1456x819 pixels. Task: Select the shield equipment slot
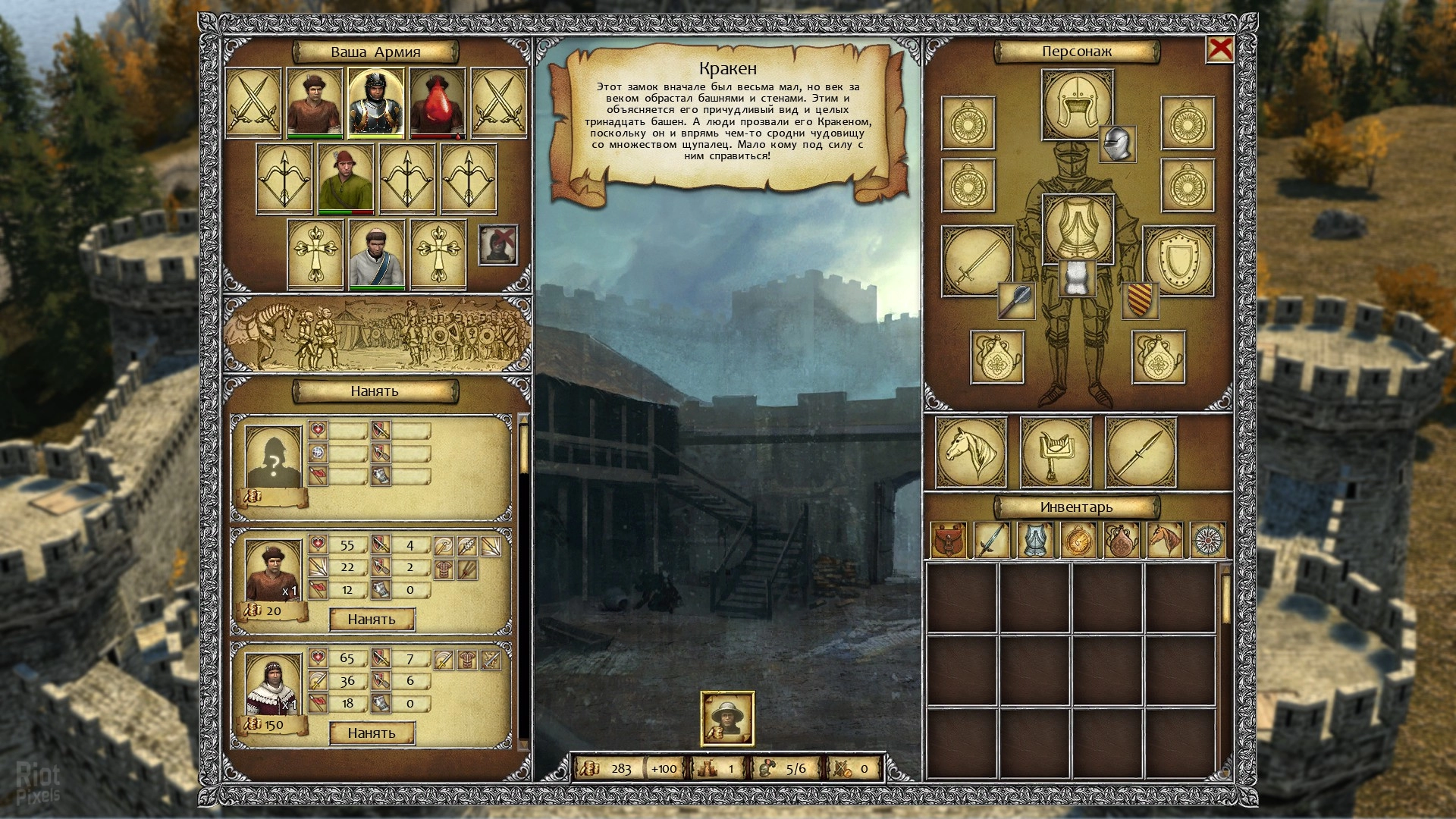[x=1178, y=262]
